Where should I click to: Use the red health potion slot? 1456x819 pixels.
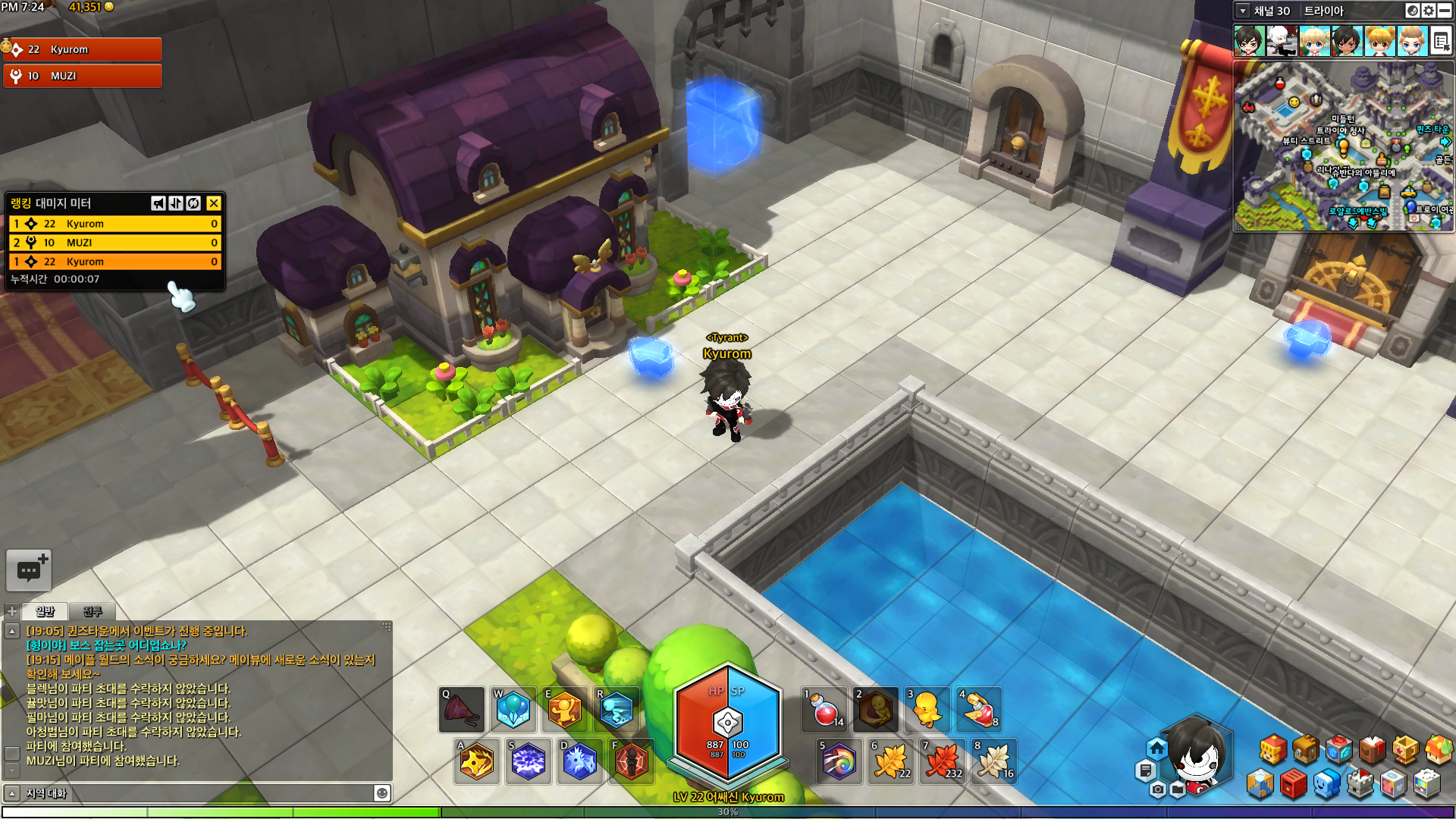coord(825,711)
